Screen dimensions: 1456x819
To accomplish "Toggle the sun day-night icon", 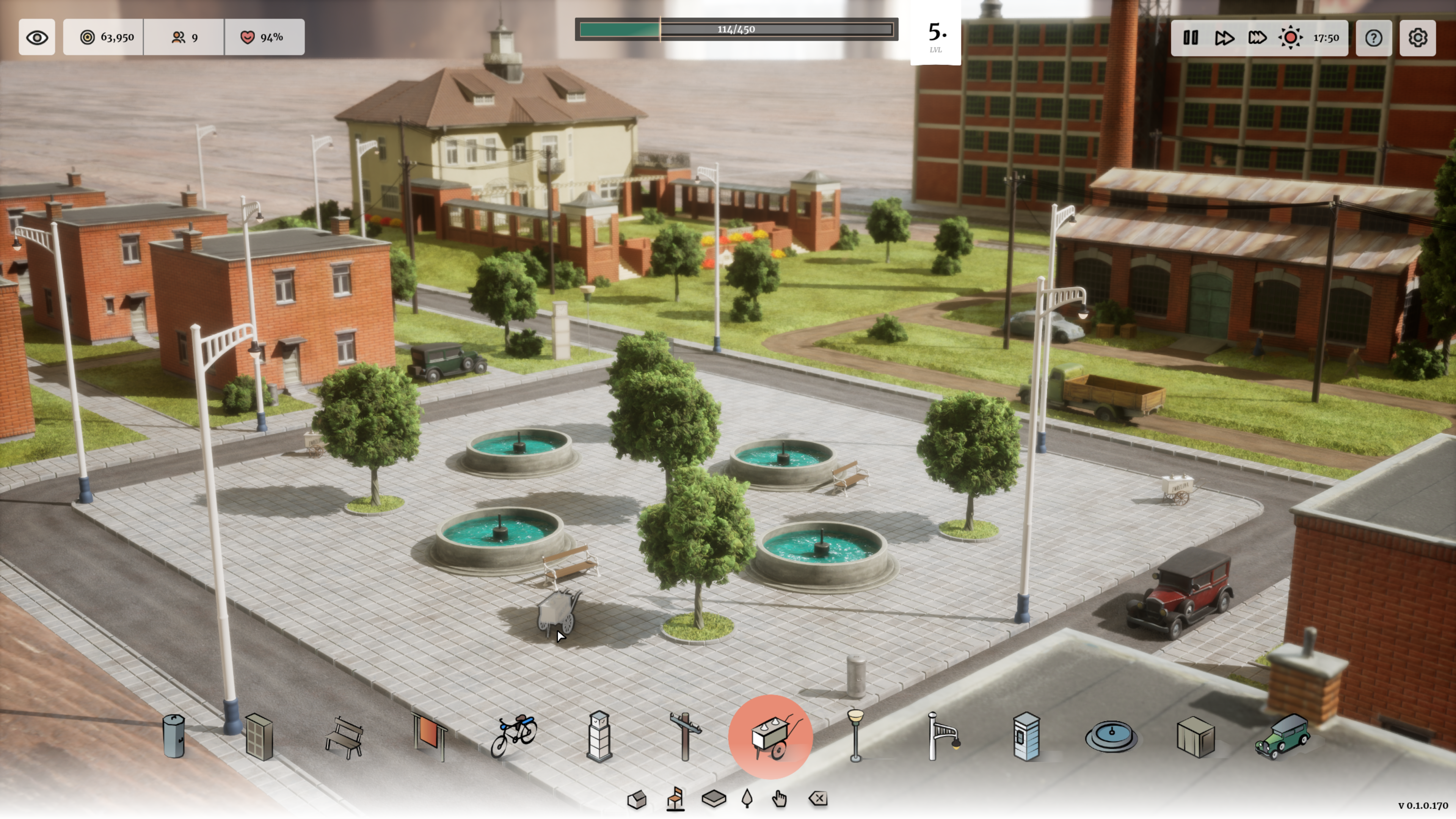I will tap(1290, 38).
